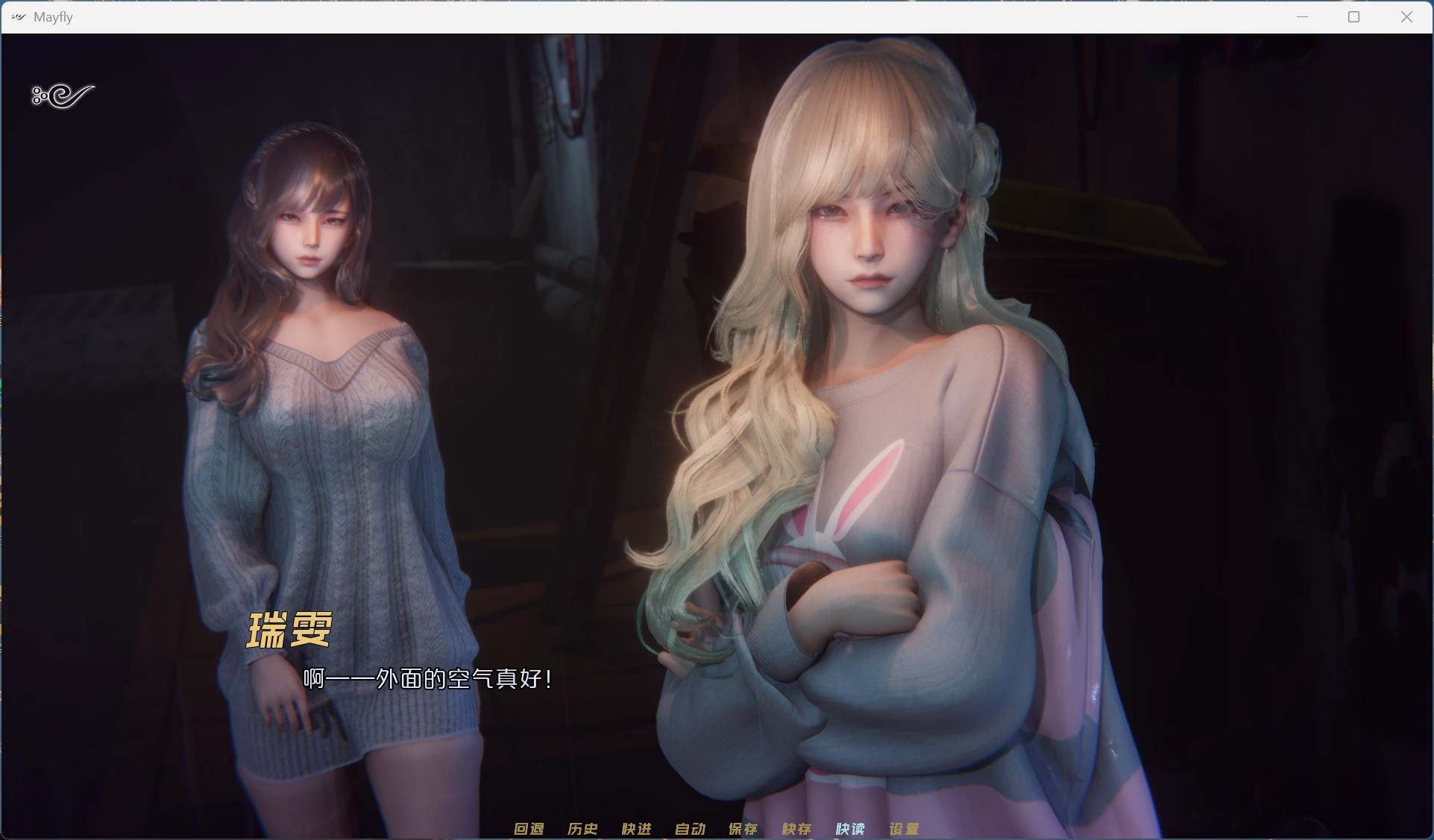Maximize the Mayfly window

[1355, 16]
